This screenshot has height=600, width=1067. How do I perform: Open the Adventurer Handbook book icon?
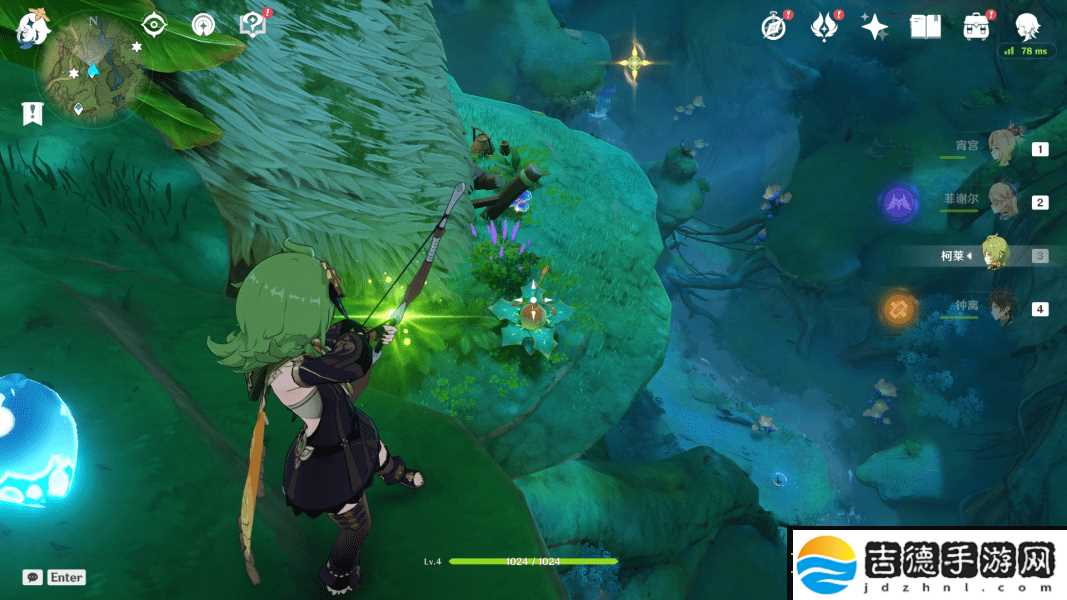(925, 27)
